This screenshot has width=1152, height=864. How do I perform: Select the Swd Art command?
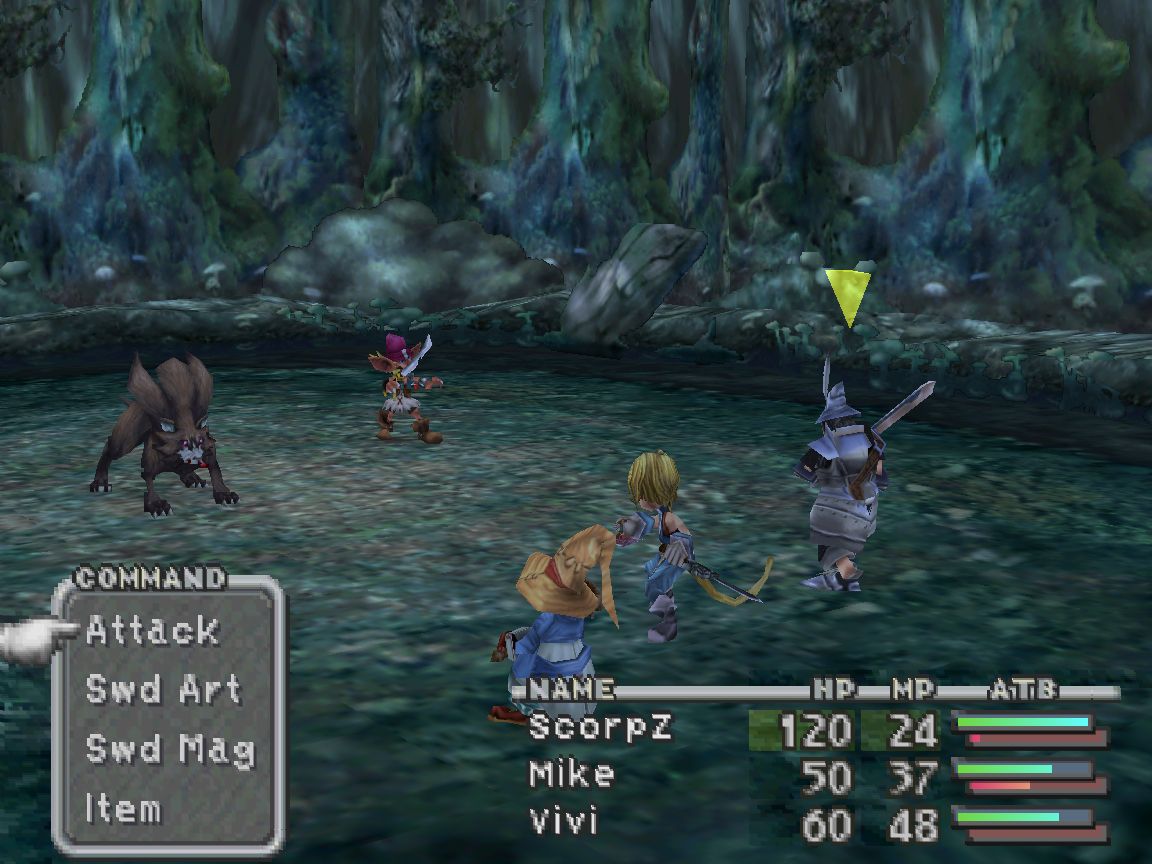pyautogui.click(x=163, y=689)
